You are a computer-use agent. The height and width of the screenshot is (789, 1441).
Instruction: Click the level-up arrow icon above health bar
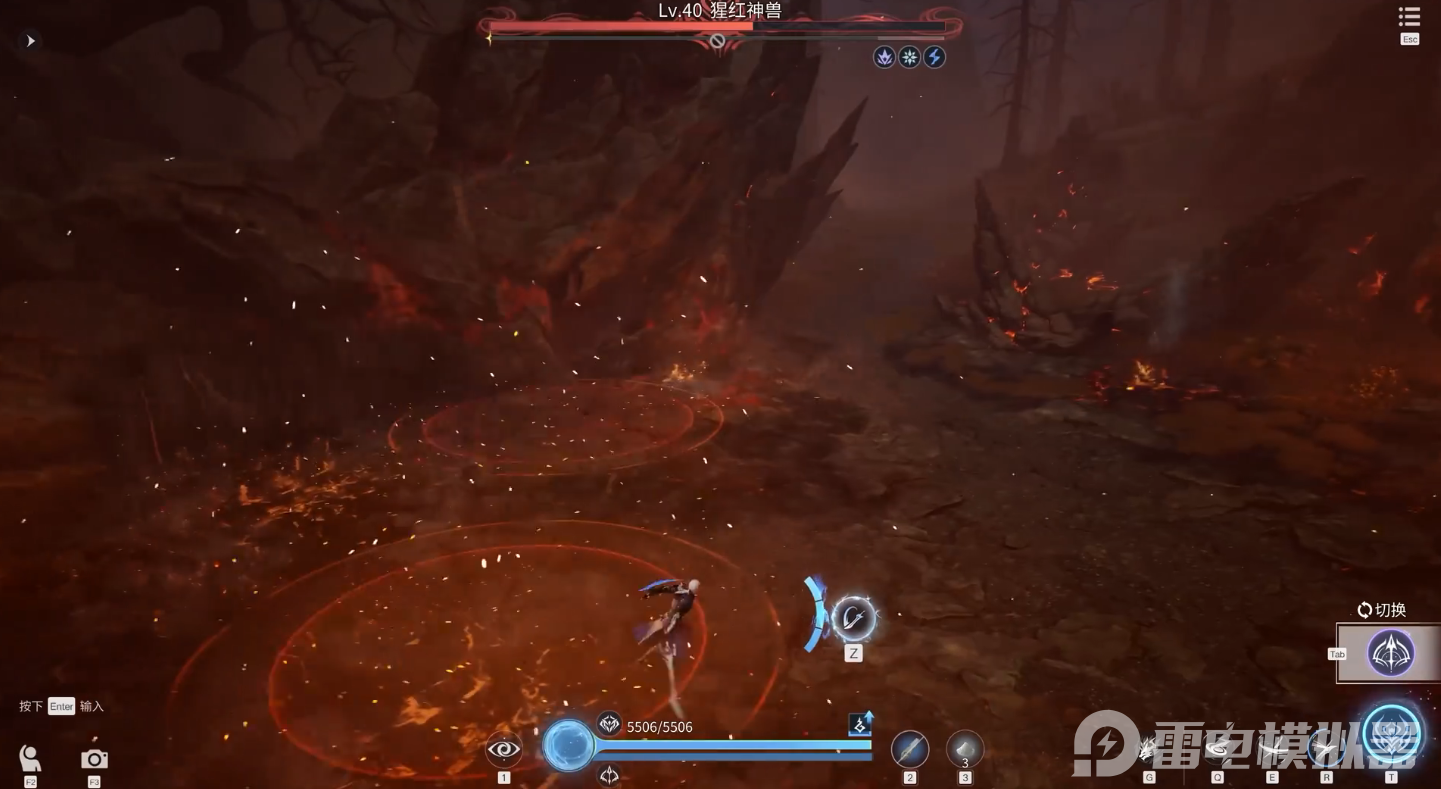pyautogui.click(x=860, y=724)
